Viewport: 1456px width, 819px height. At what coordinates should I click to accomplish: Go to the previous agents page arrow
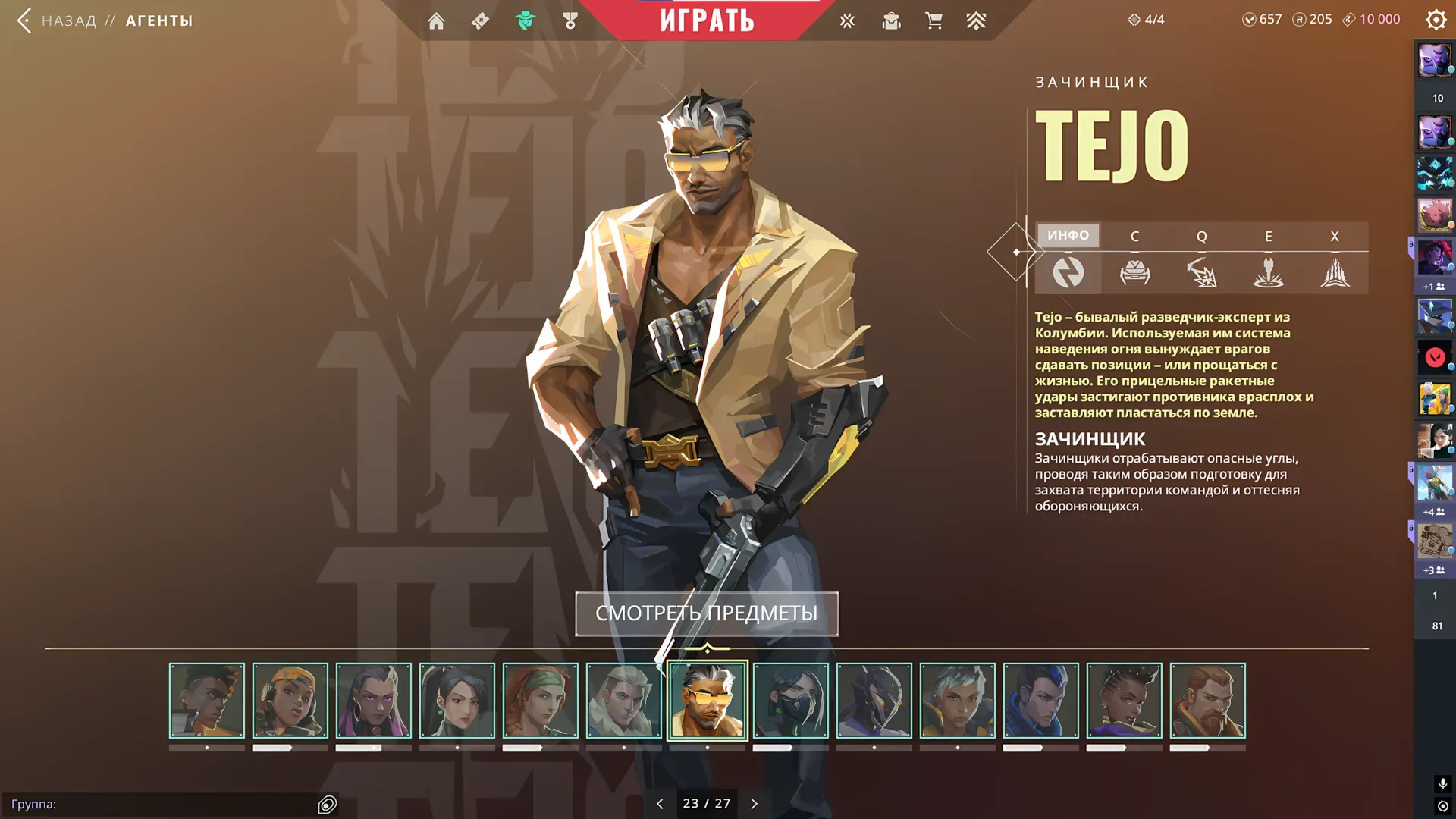660,804
